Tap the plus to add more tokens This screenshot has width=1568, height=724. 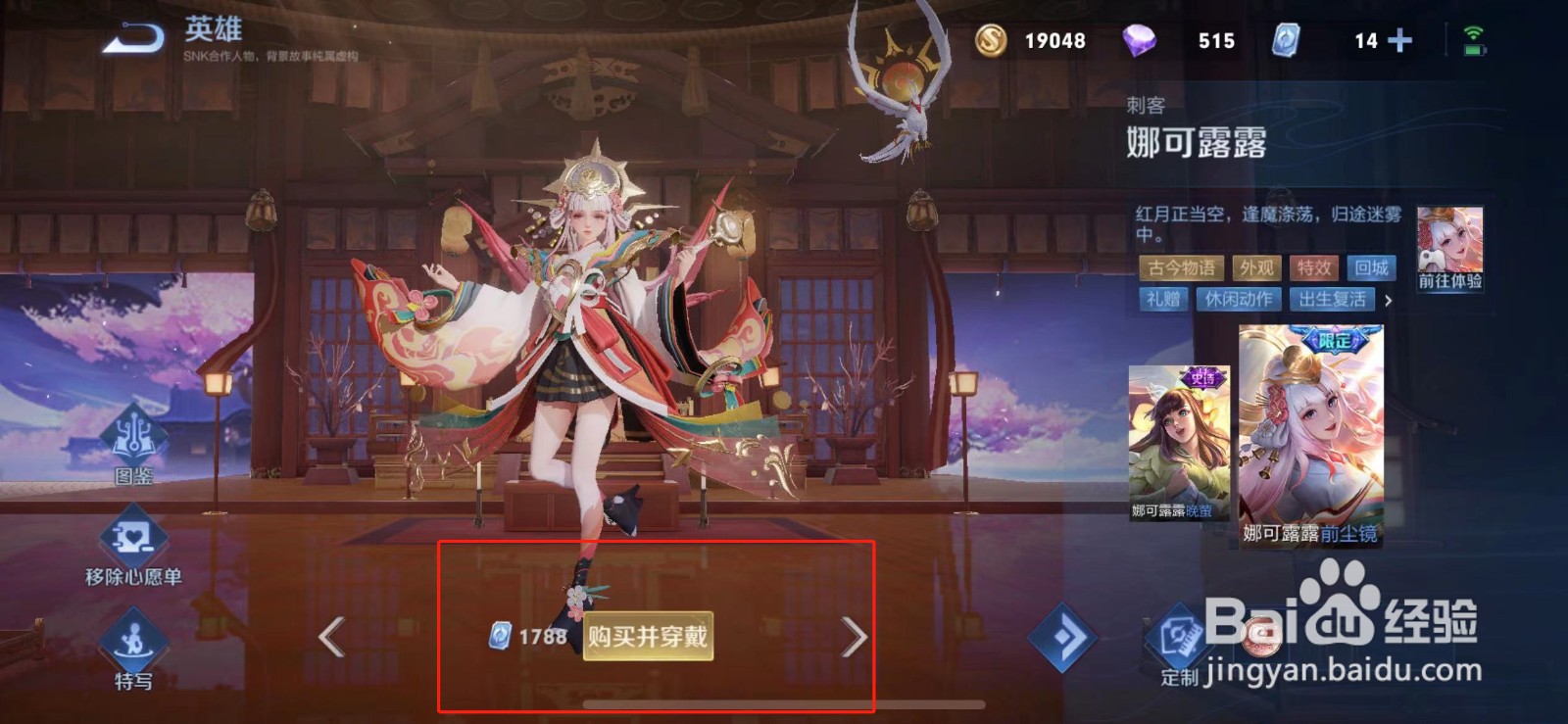pyautogui.click(x=1400, y=41)
